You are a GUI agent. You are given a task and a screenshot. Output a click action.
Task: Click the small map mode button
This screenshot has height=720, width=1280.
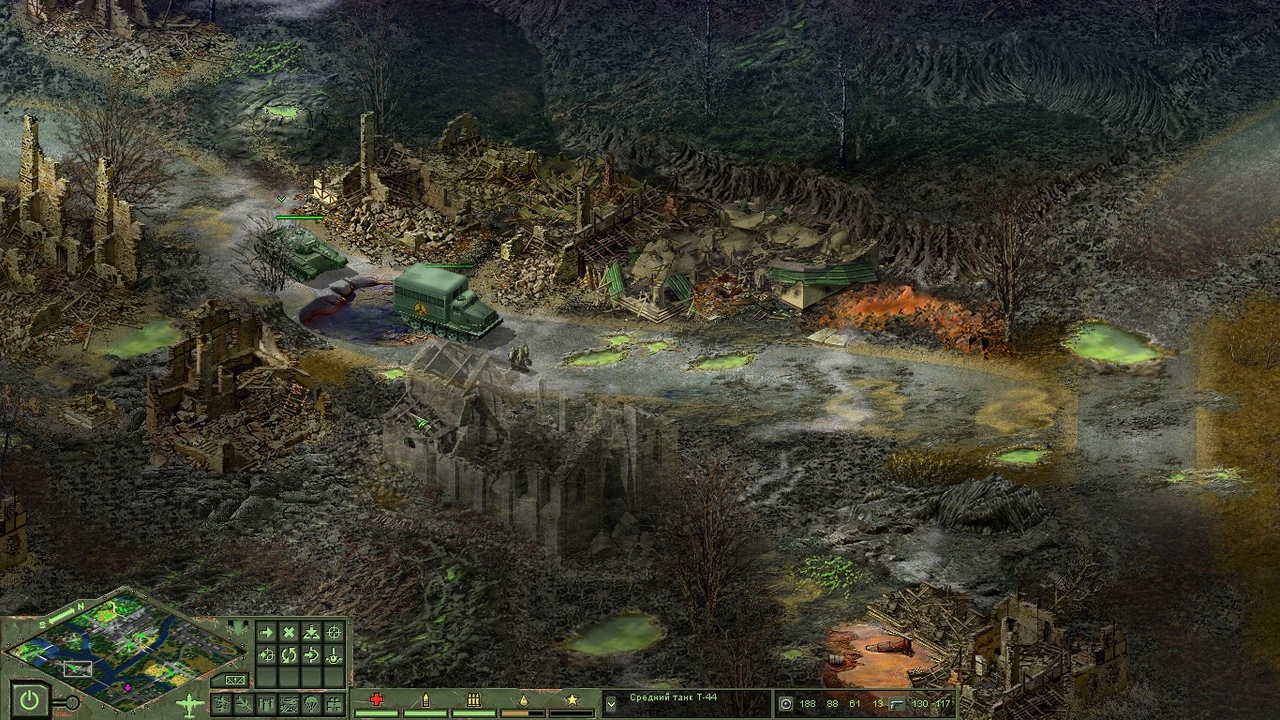(236, 680)
